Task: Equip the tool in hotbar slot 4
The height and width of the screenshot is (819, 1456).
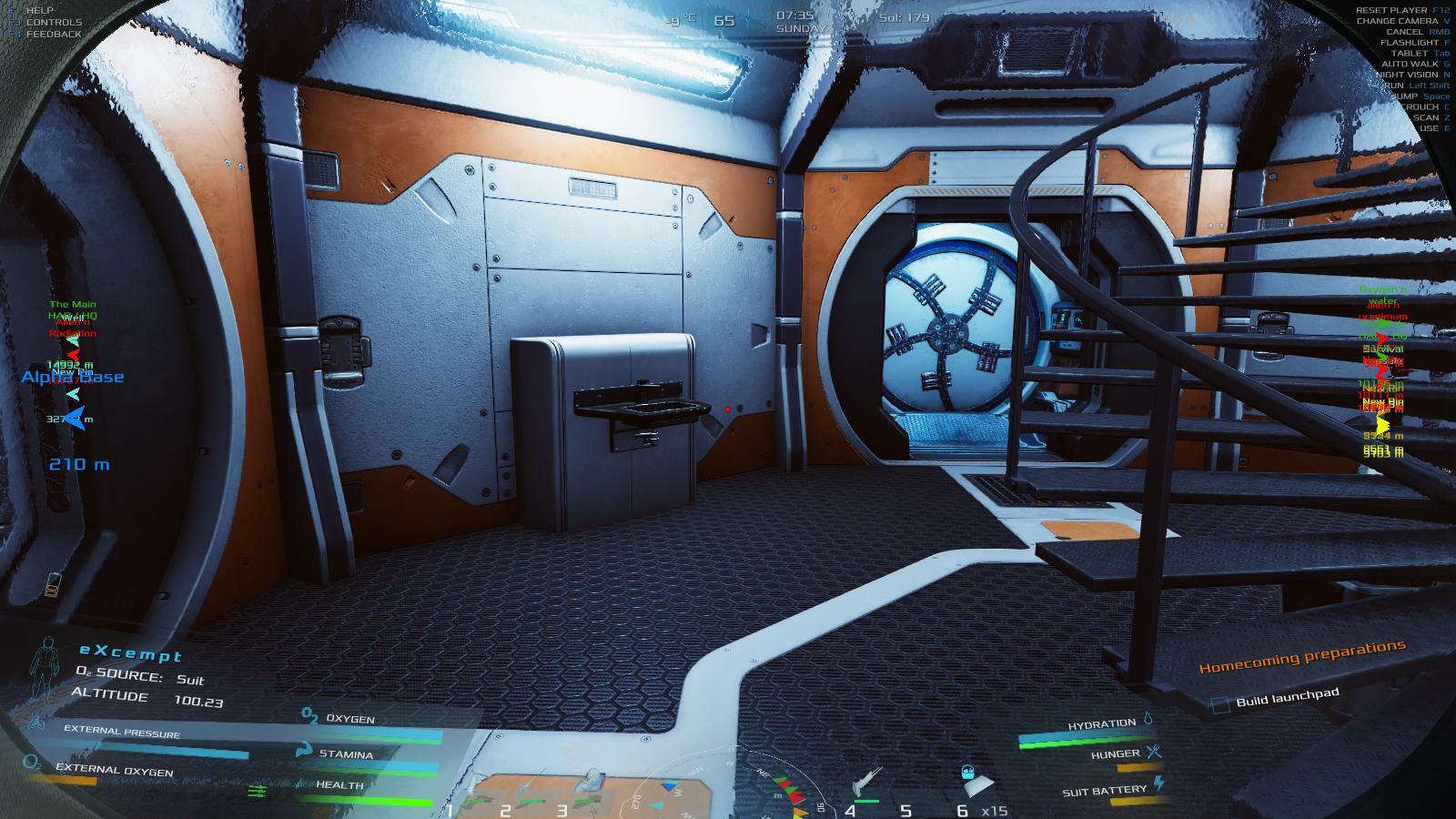Action: tap(865, 783)
